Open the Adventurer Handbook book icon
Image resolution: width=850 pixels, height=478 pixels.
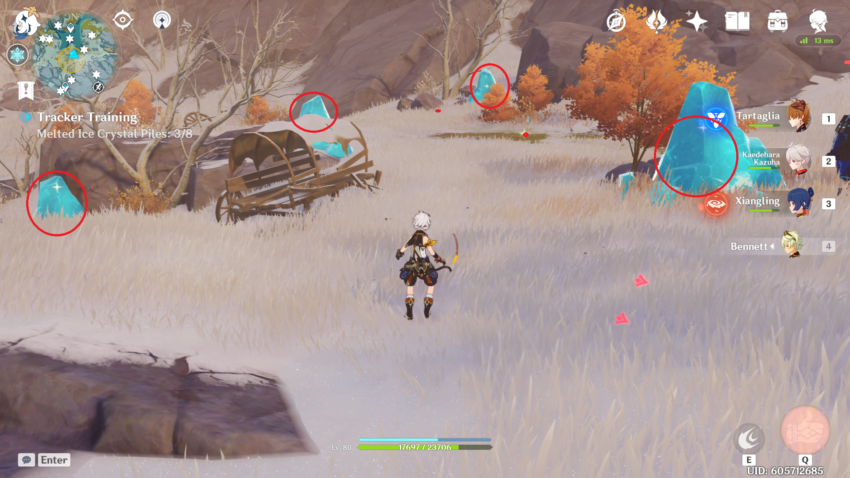(737, 21)
